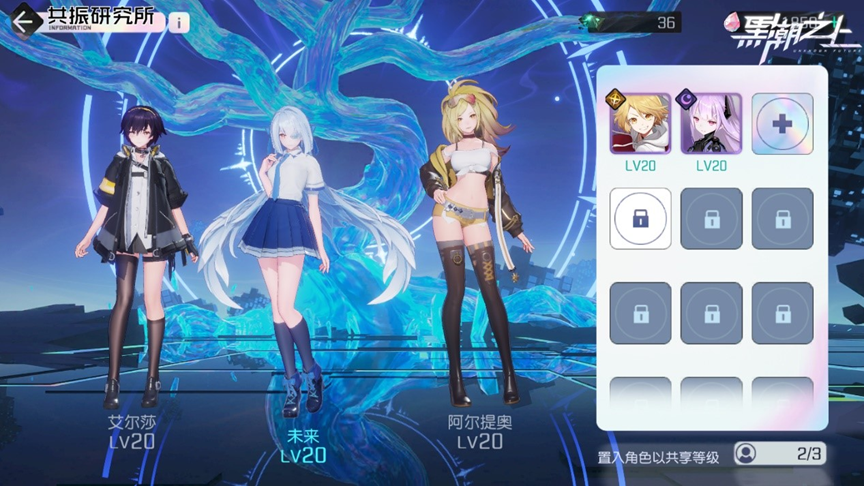Add a character via the plus slot

pos(782,123)
